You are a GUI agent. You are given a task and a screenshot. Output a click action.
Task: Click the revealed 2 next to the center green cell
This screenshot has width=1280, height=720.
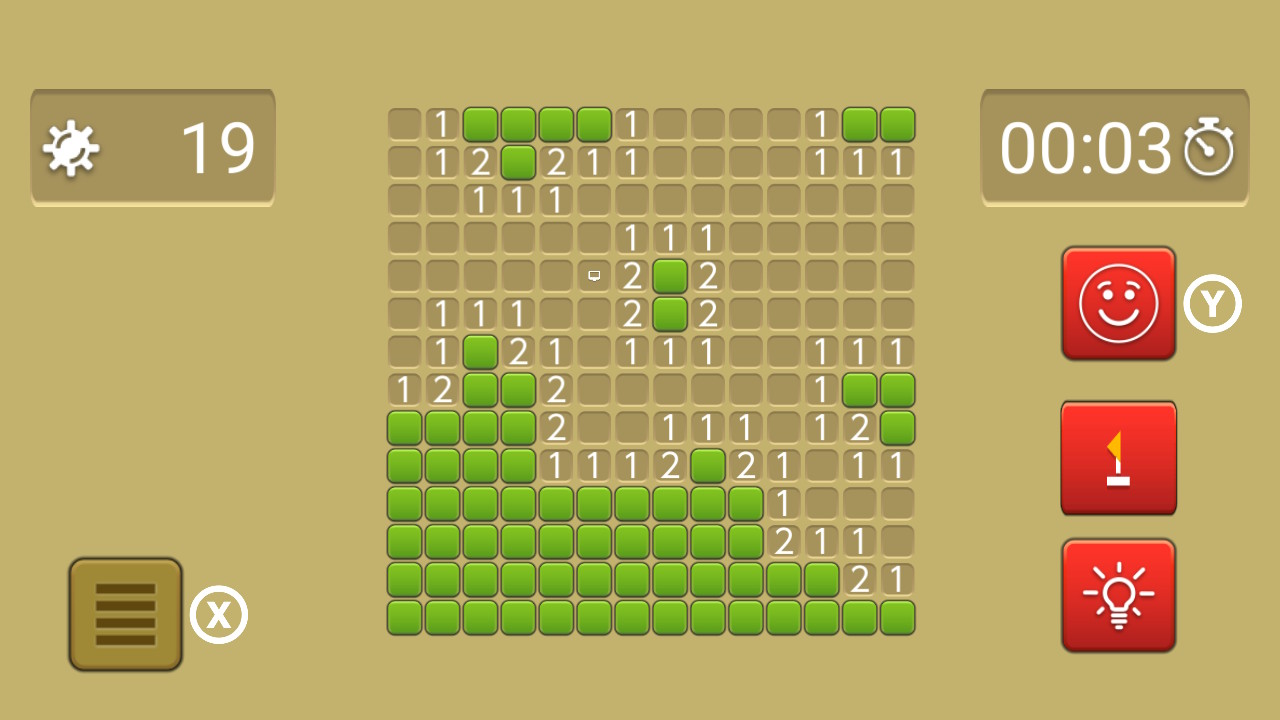pyautogui.click(x=708, y=275)
